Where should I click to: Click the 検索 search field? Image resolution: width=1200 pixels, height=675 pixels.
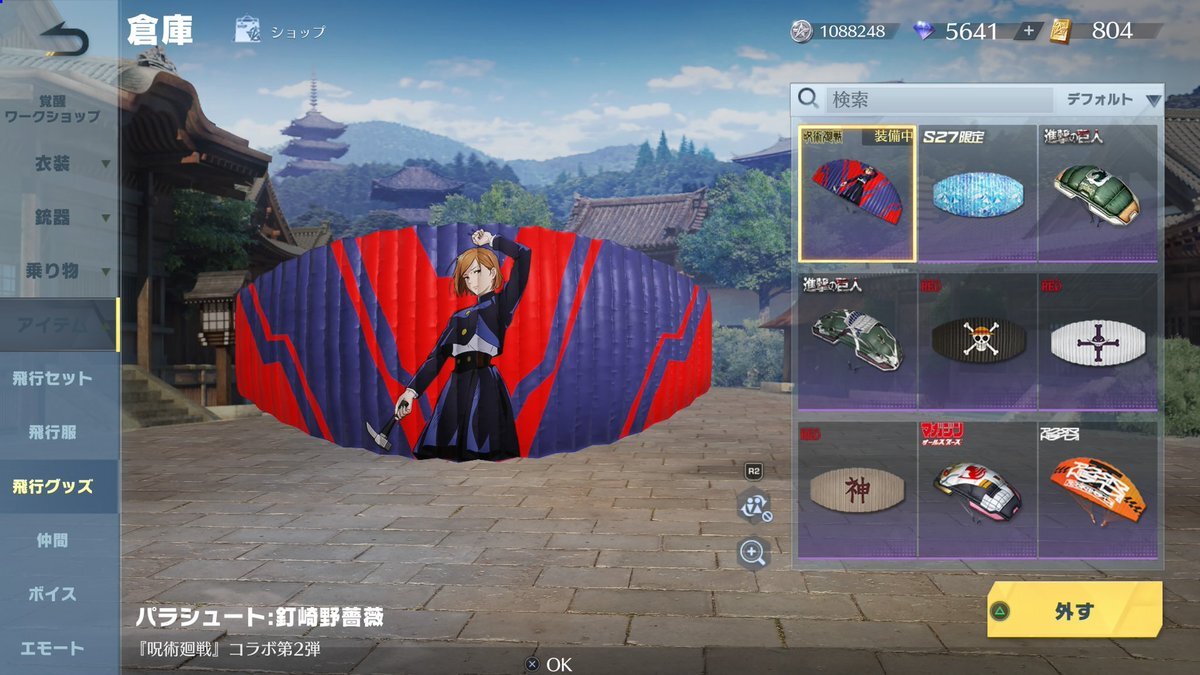click(x=938, y=100)
